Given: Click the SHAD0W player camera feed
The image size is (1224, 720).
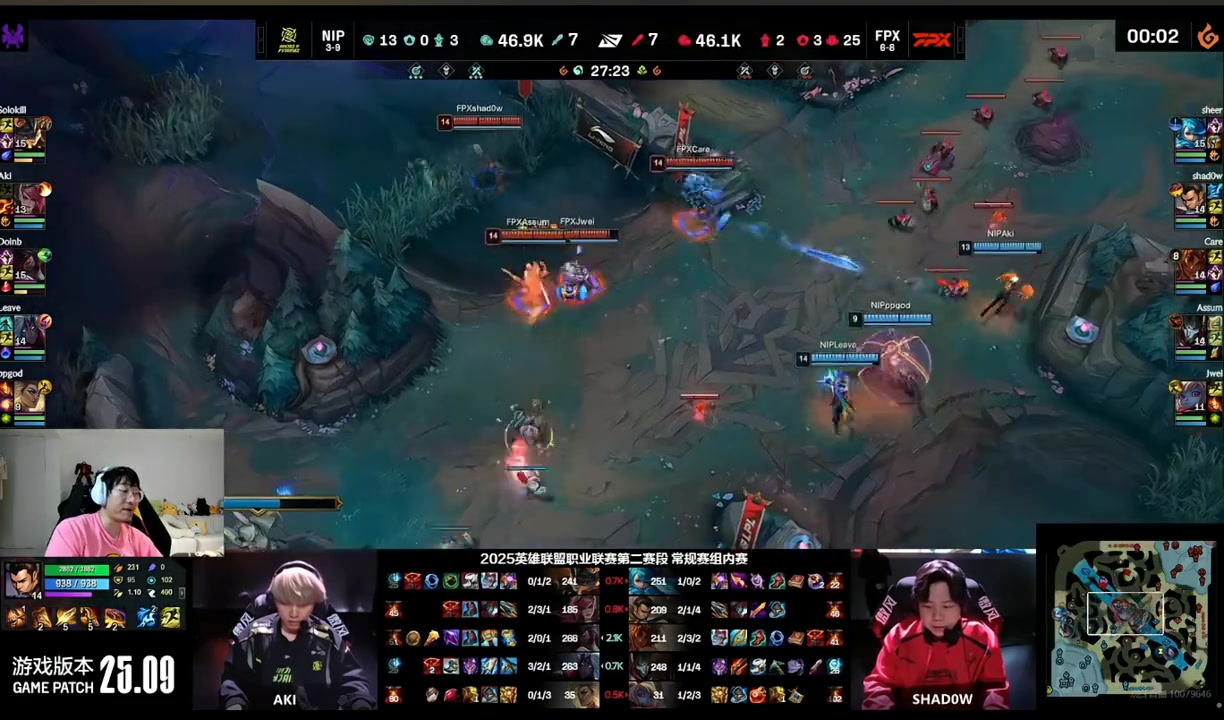Looking at the screenshot, I should 941,632.
